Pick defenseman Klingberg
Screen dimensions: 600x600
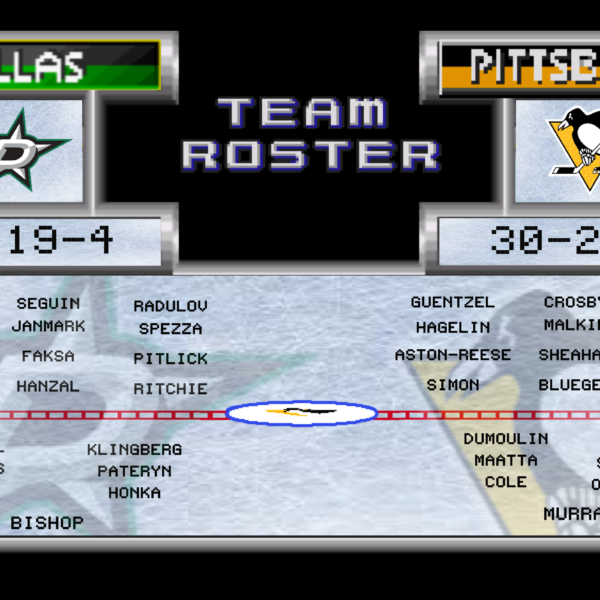click(x=134, y=450)
